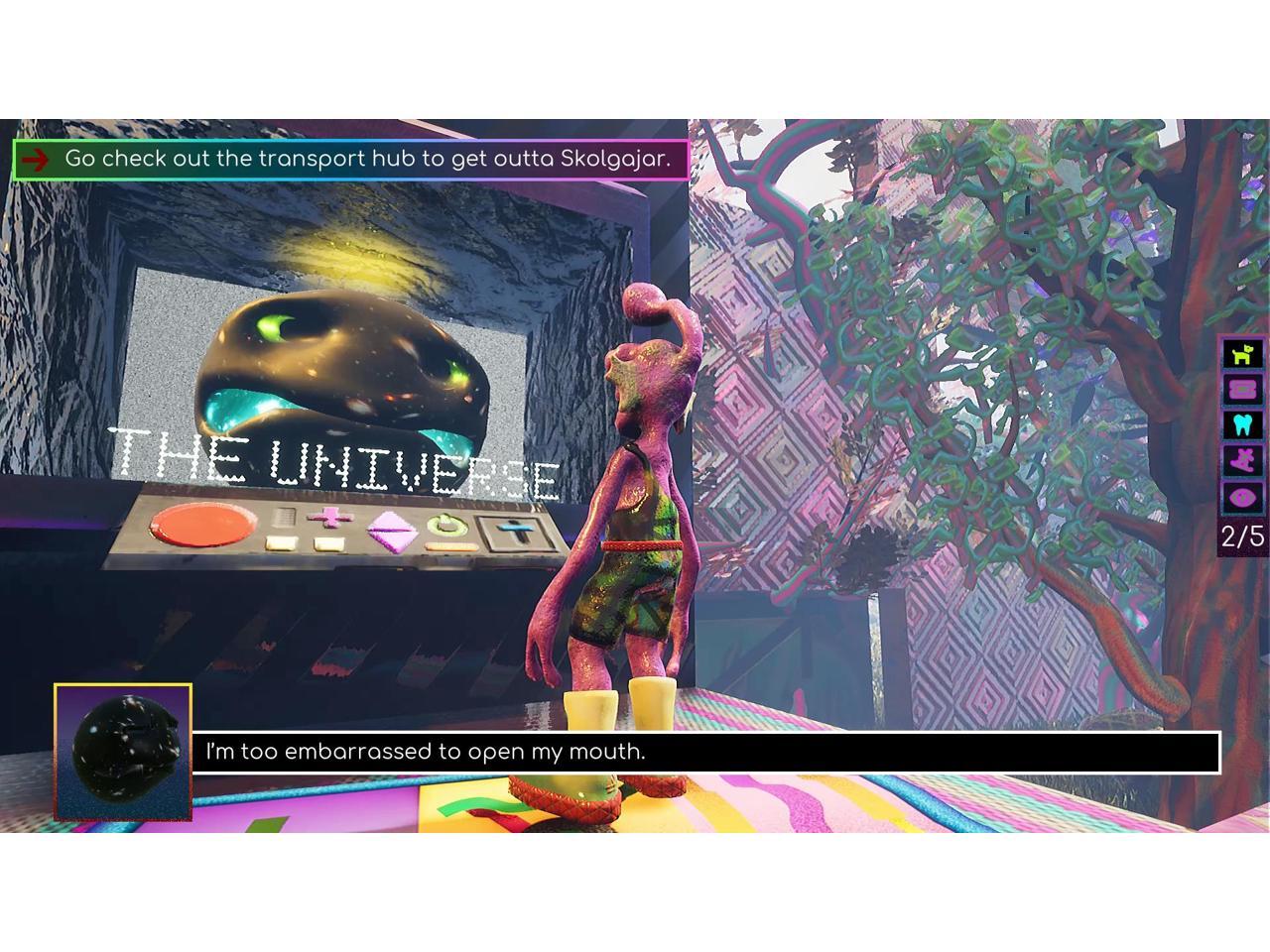Select the pink eye icon
This screenshot has width=1270, height=952.
tap(1242, 496)
